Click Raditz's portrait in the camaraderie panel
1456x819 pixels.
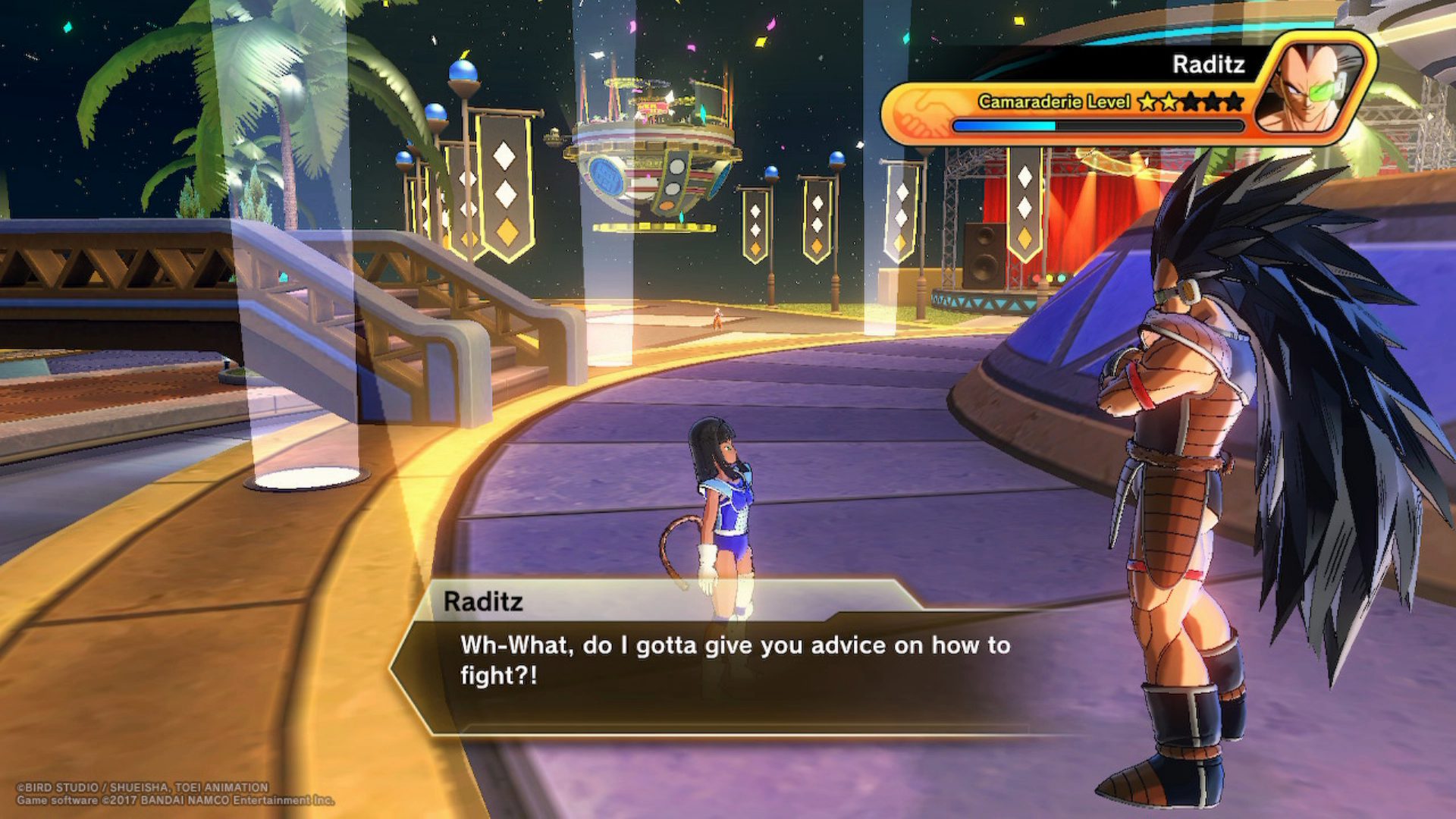point(1314,87)
